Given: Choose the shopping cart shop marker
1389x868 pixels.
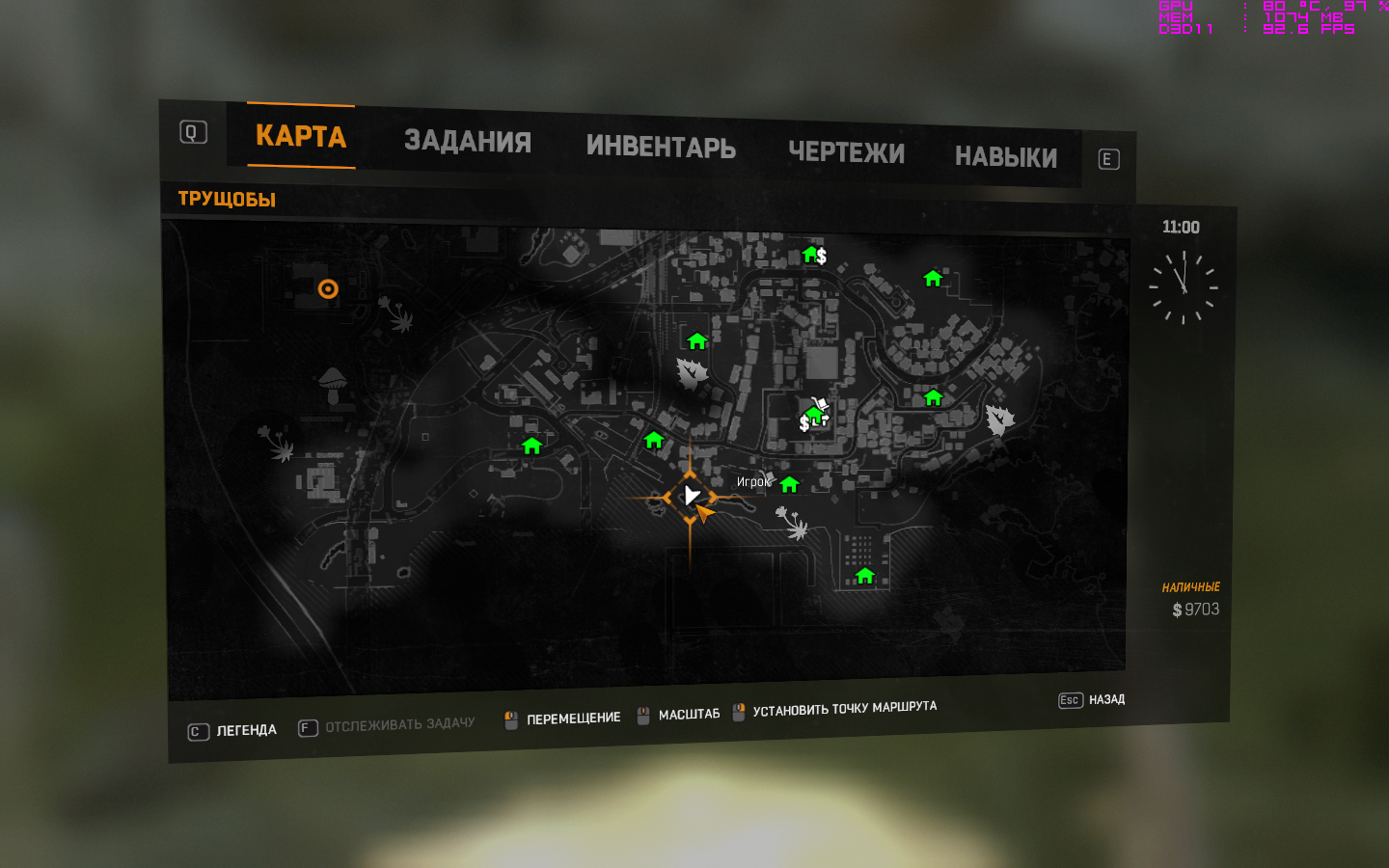Looking at the screenshot, I should coord(820,405).
